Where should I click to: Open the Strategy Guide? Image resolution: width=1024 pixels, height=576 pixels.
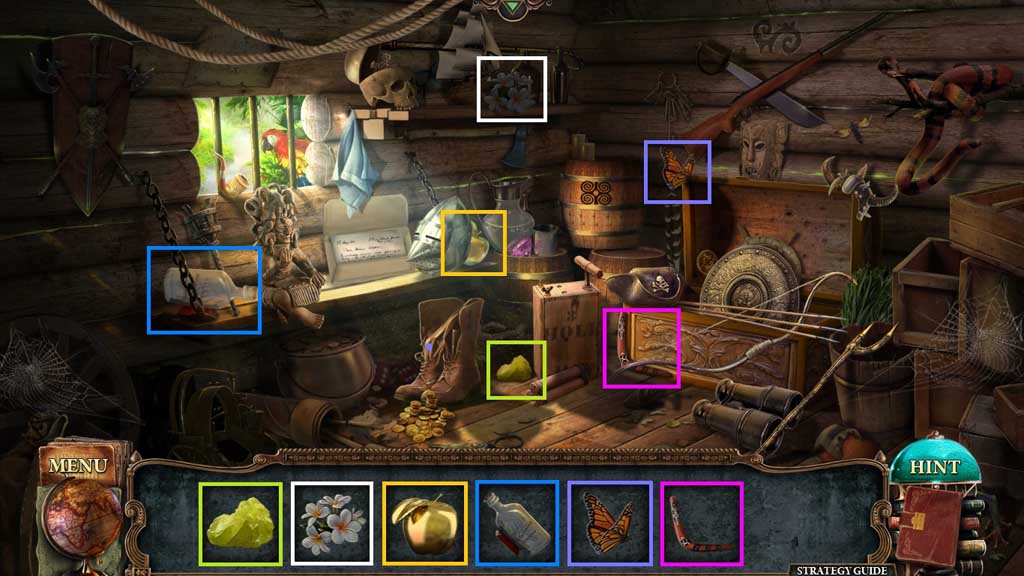click(x=840, y=570)
